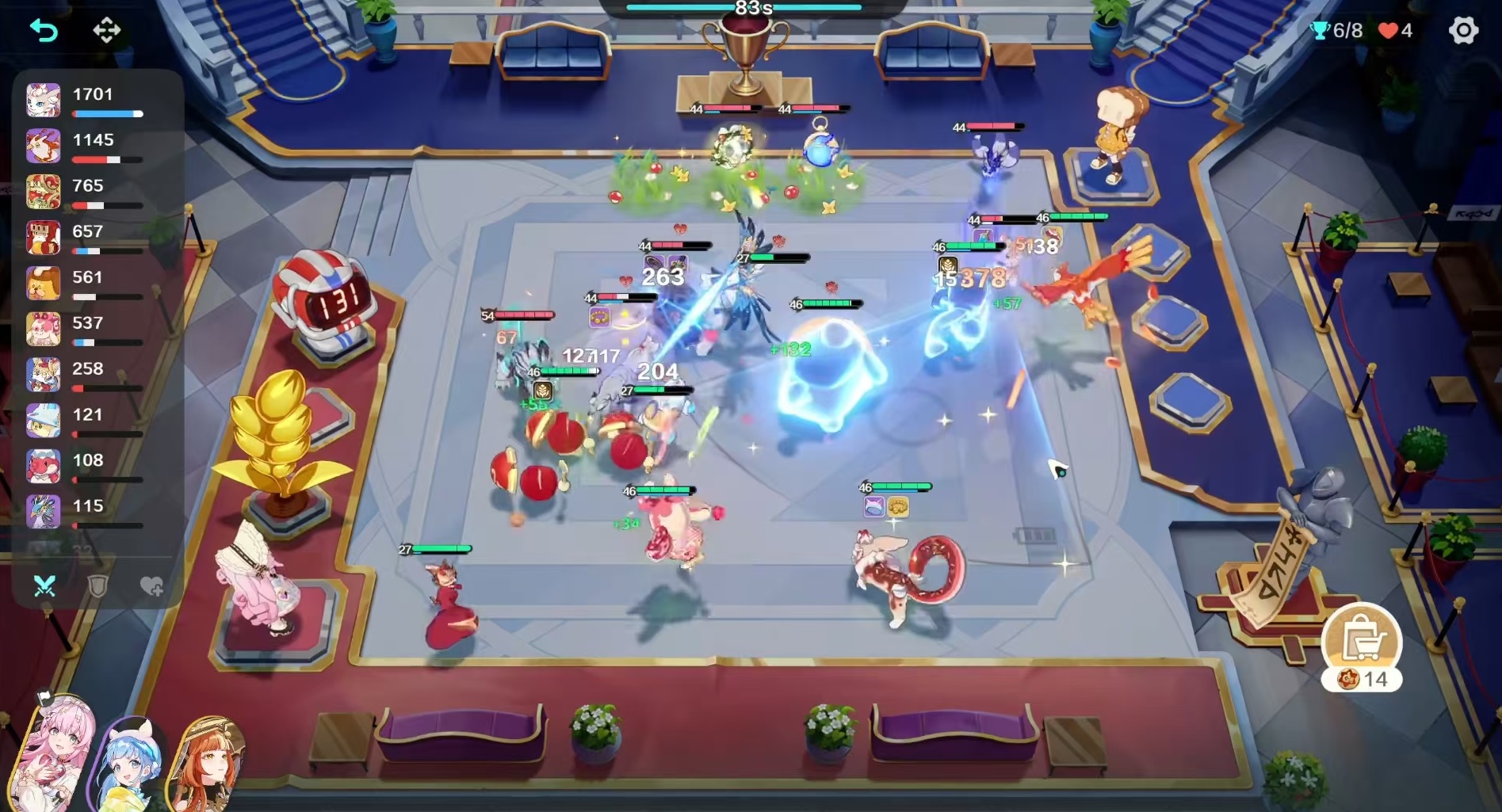Image resolution: width=1502 pixels, height=812 pixels.
Task: Select the unit row with 765 damage
Action: (95, 193)
